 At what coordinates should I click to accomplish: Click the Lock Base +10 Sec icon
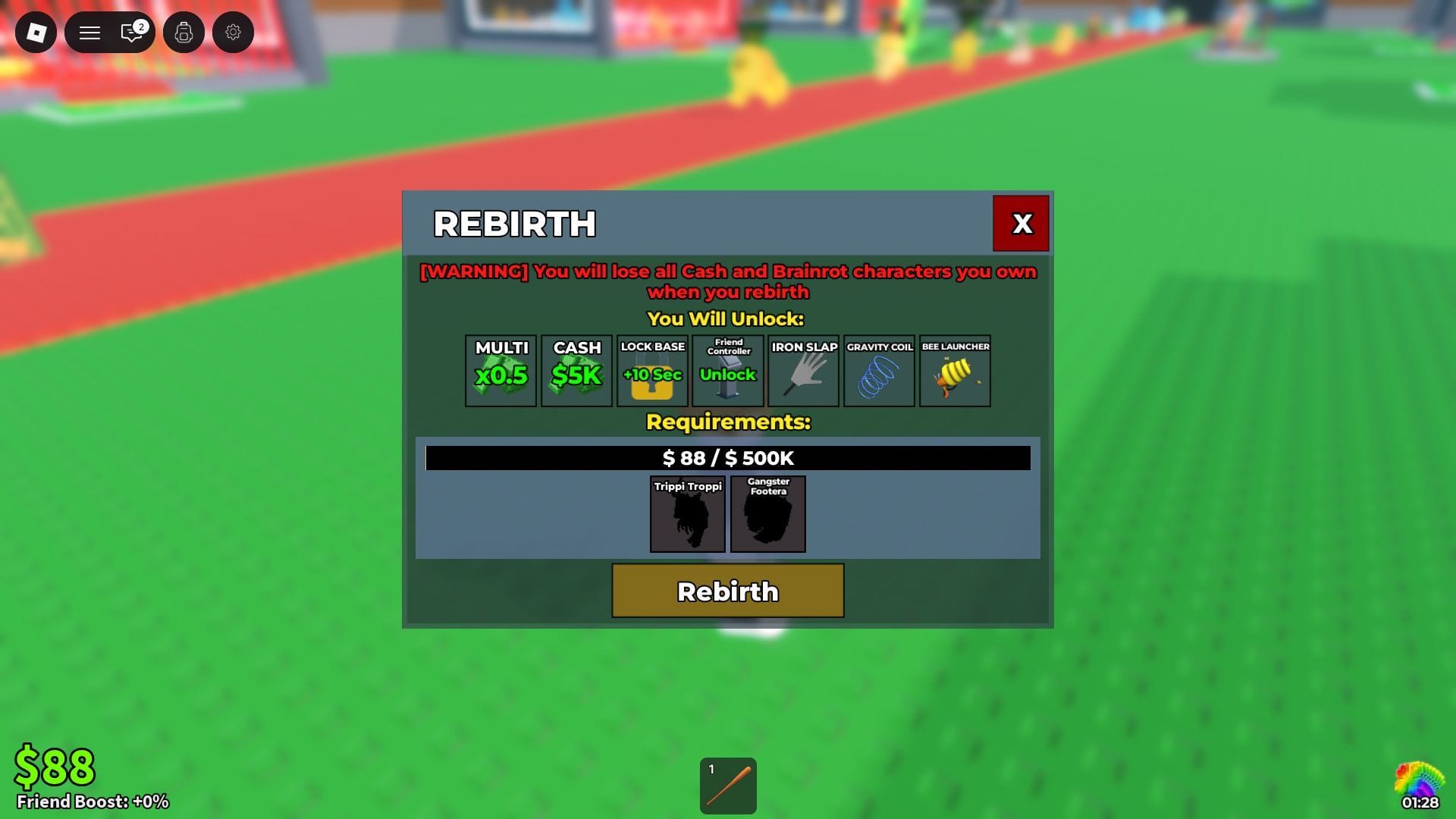[x=651, y=371]
